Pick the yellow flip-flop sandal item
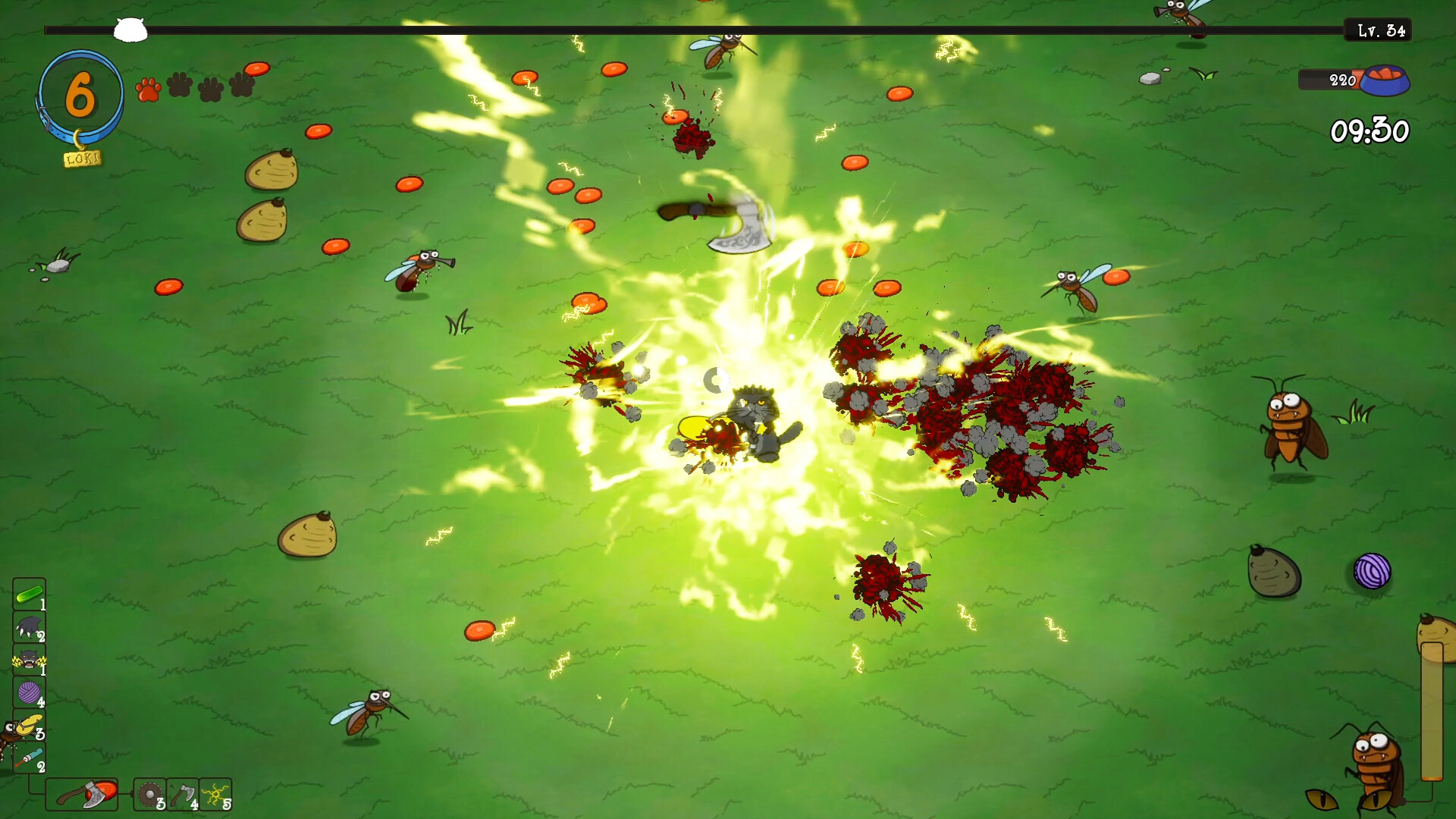 coord(29,724)
